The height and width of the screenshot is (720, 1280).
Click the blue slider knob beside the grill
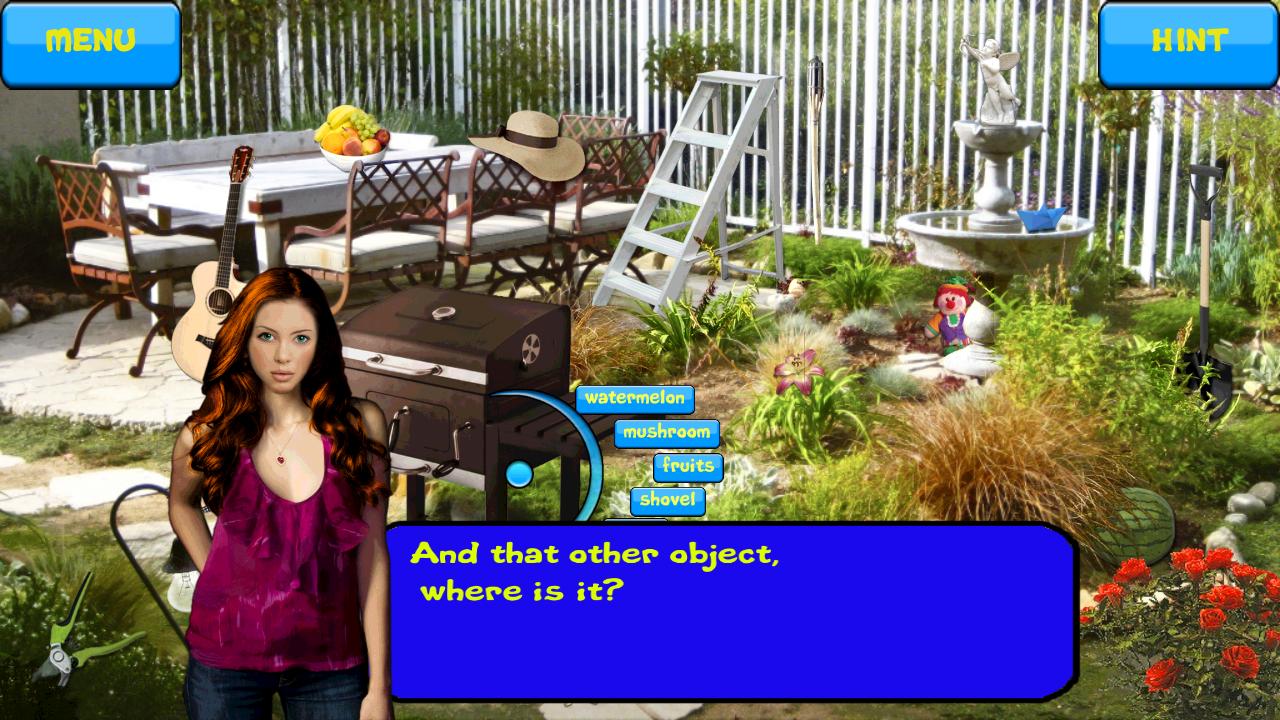[x=520, y=472]
